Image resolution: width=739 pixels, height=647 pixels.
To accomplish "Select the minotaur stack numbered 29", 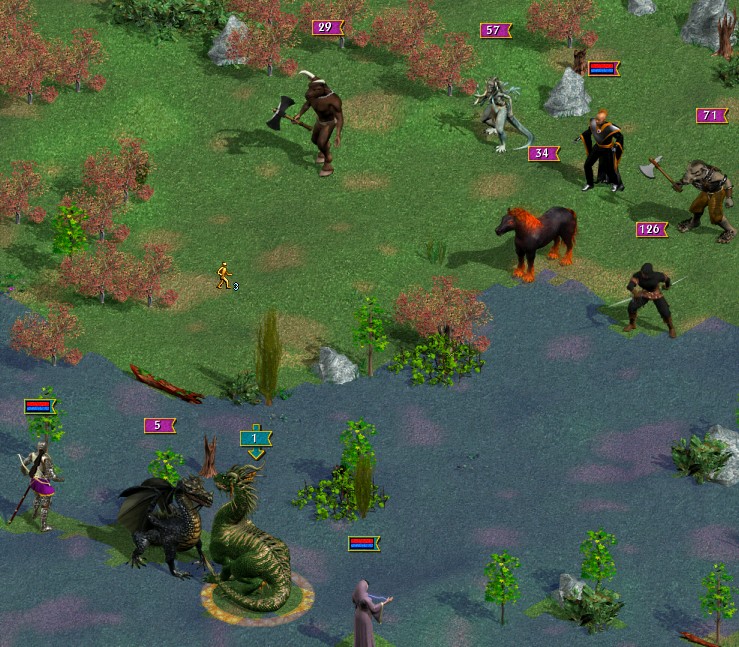I will (320, 127).
